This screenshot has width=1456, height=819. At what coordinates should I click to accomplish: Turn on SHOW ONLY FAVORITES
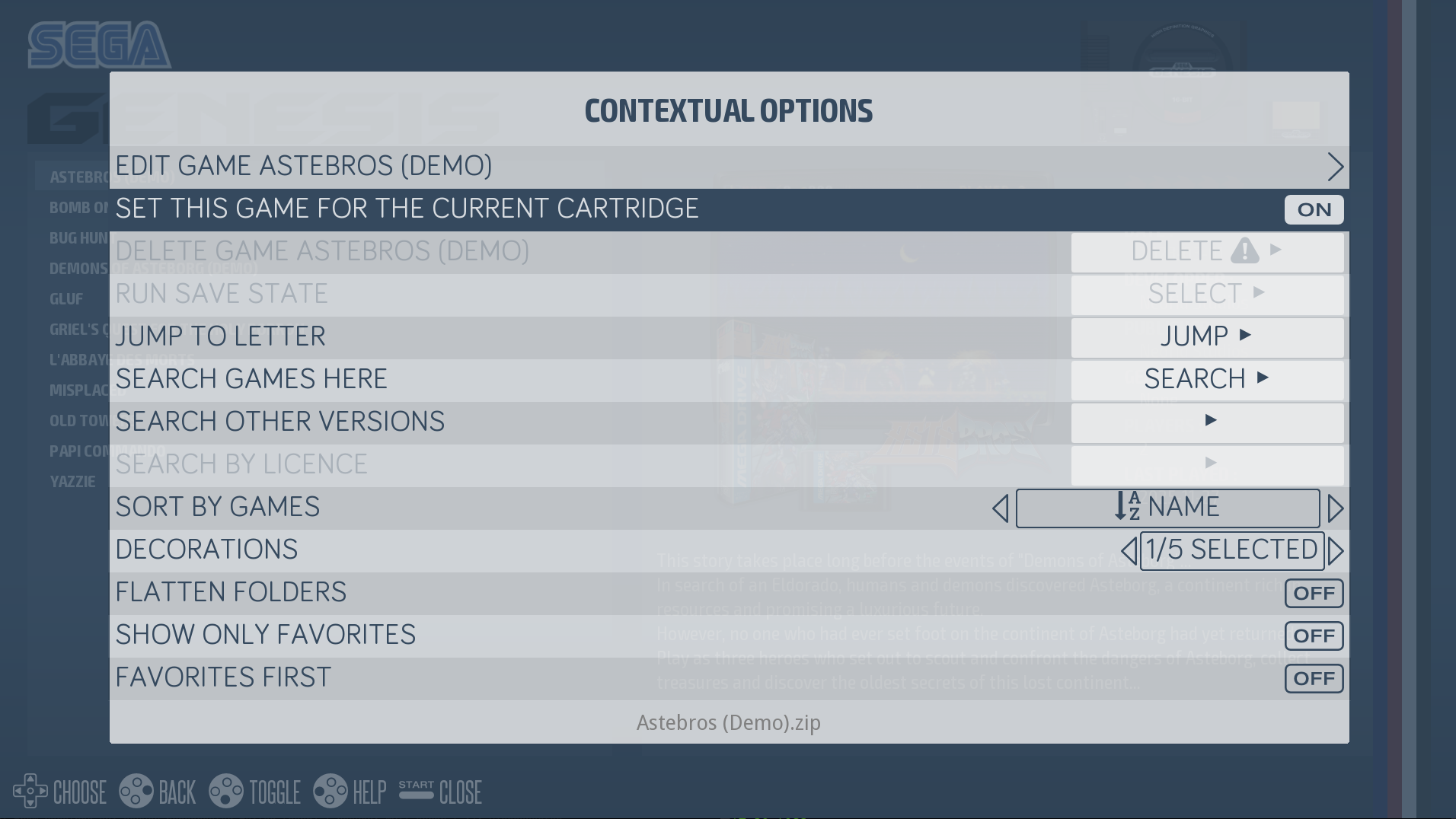pyautogui.click(x=1314, y=636)
